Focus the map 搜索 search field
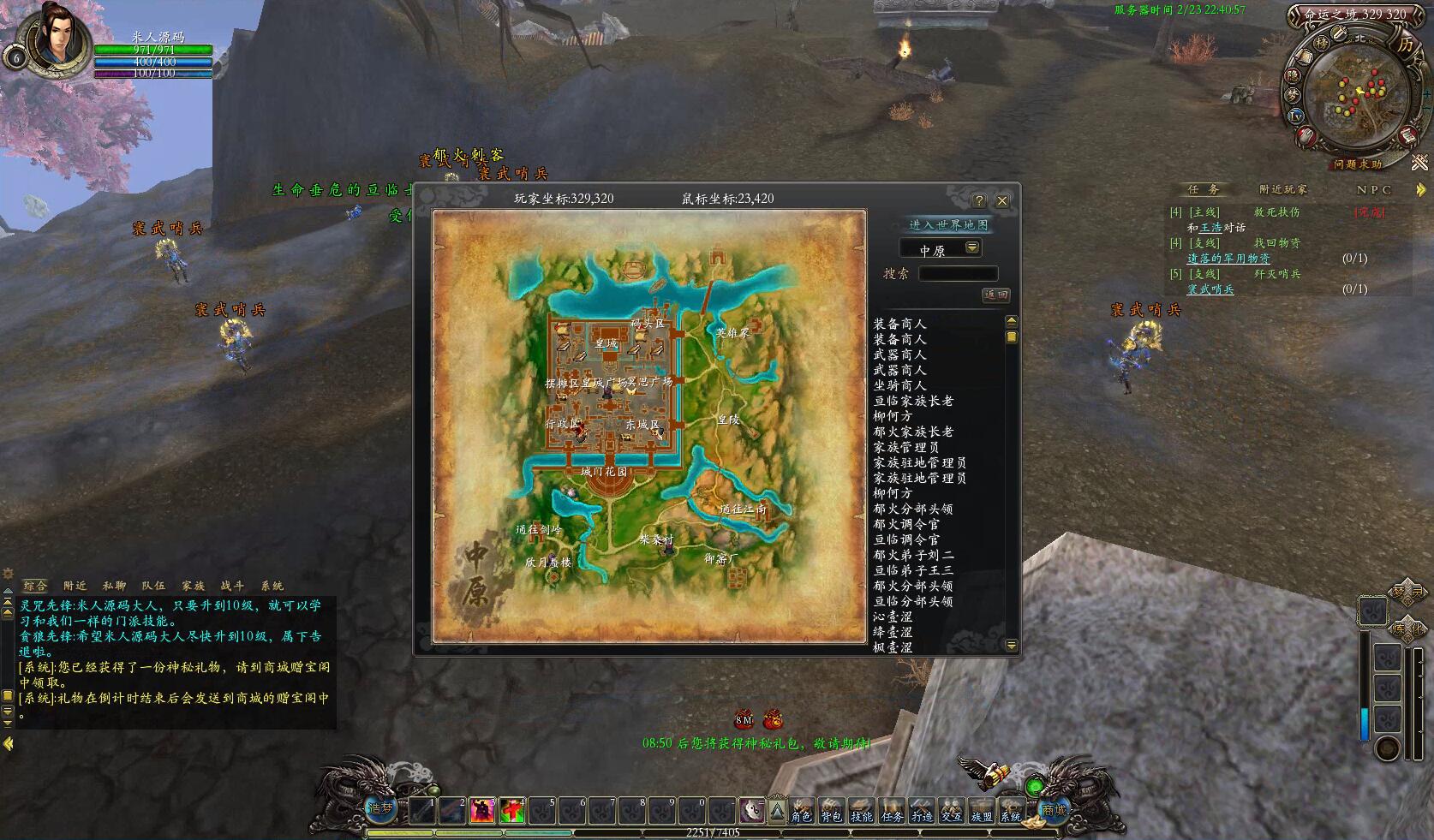Viewport: 1434px width, 840px height. pyautogui.click(x=958, y=273)
